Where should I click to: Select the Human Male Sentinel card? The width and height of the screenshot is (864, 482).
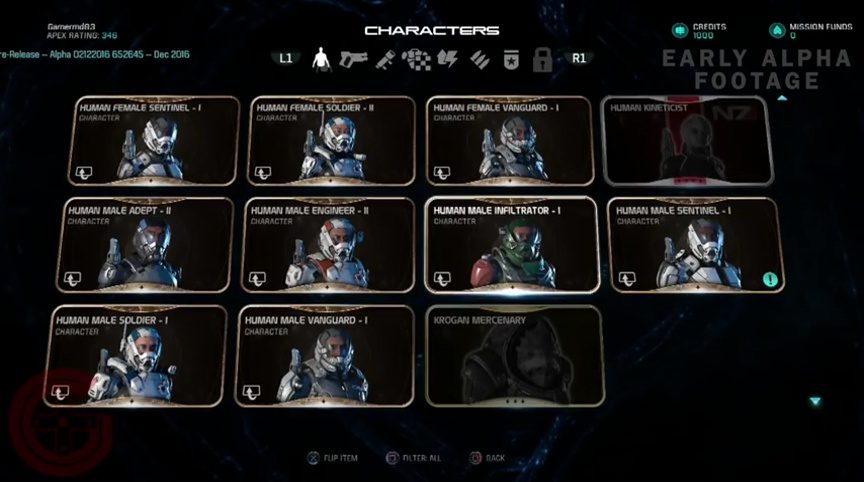pyautogui.click(x=695, y=244)
